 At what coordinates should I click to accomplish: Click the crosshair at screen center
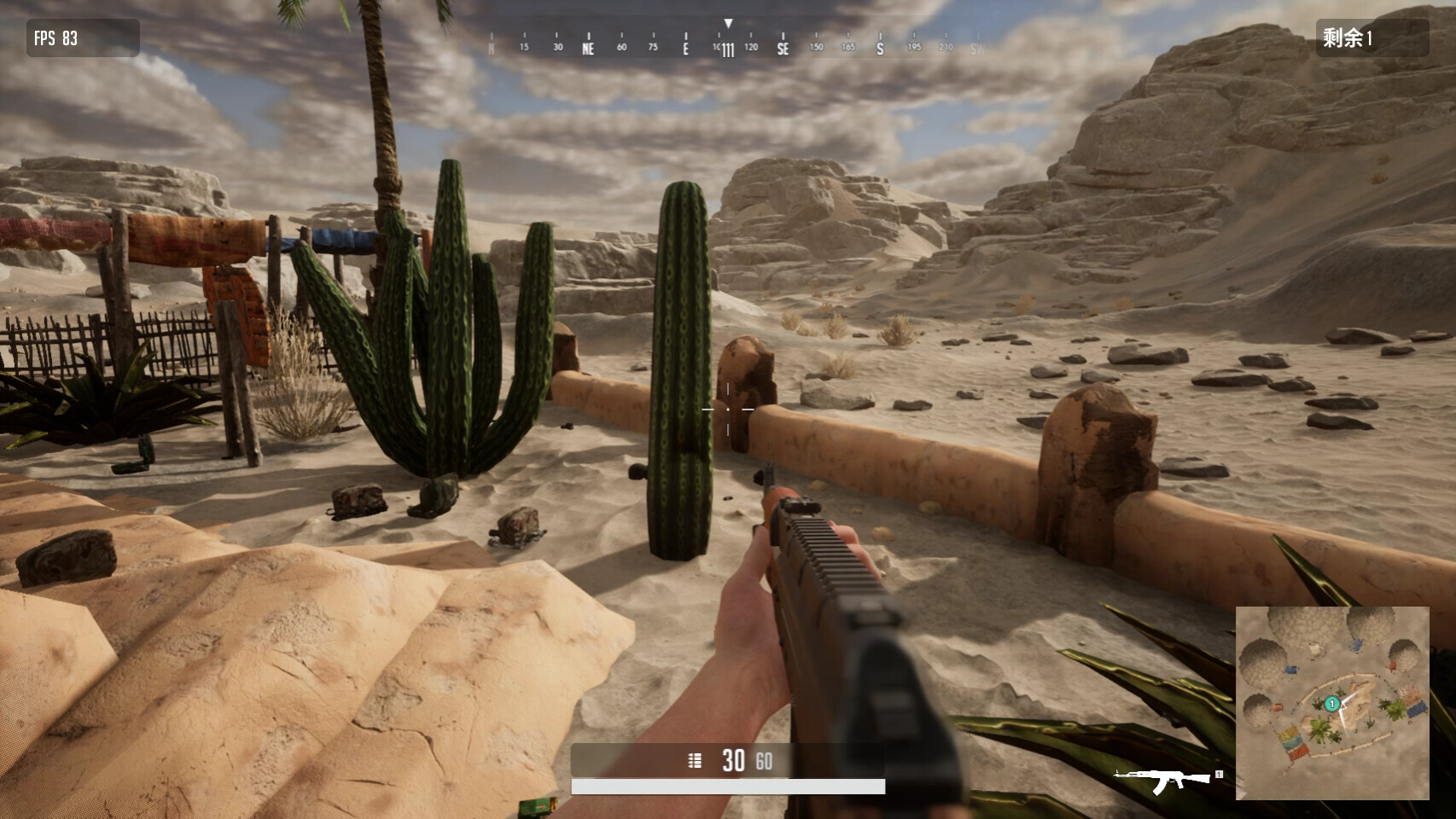pyautogui.click(x=727, y=409)
